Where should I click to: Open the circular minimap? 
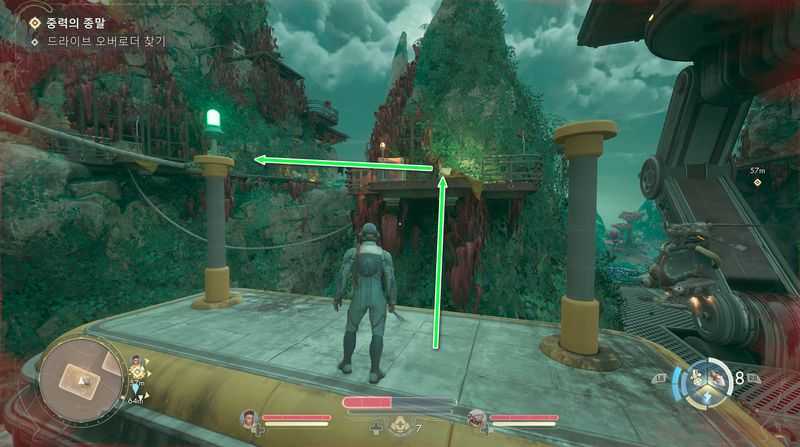(81, 380)
